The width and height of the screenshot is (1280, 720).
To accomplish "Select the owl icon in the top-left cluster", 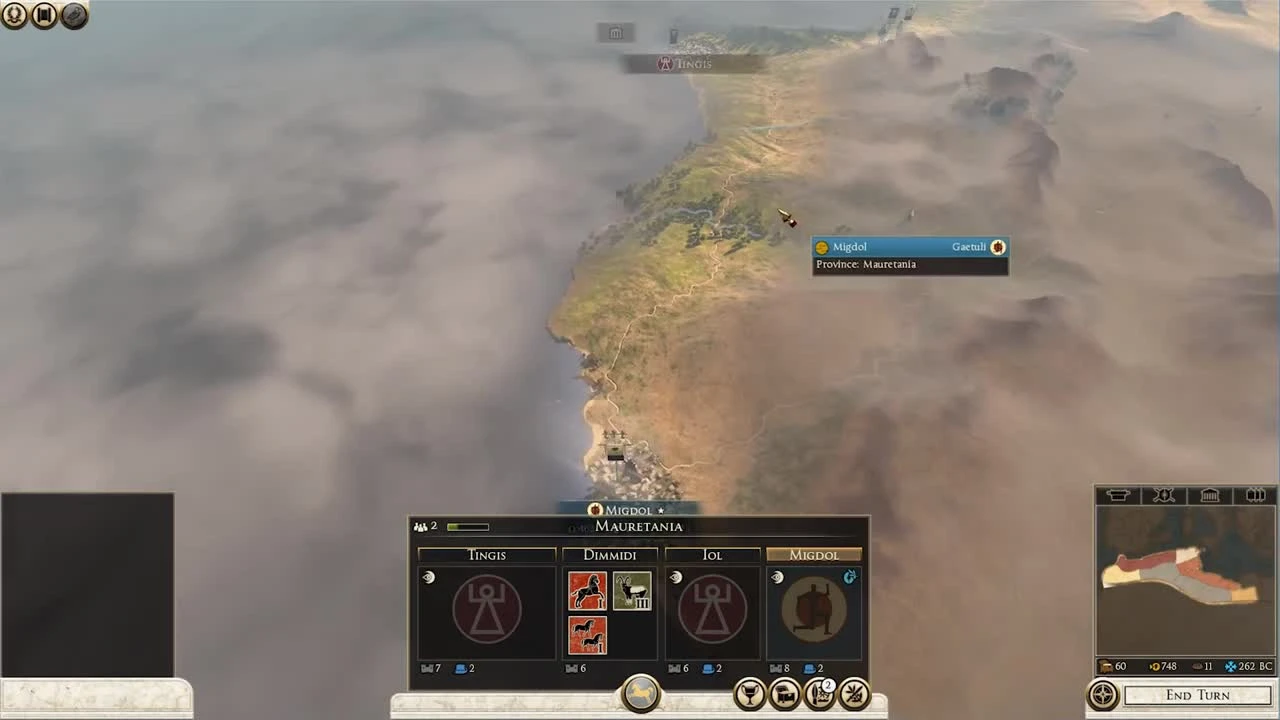I will (x=74, y=15).
